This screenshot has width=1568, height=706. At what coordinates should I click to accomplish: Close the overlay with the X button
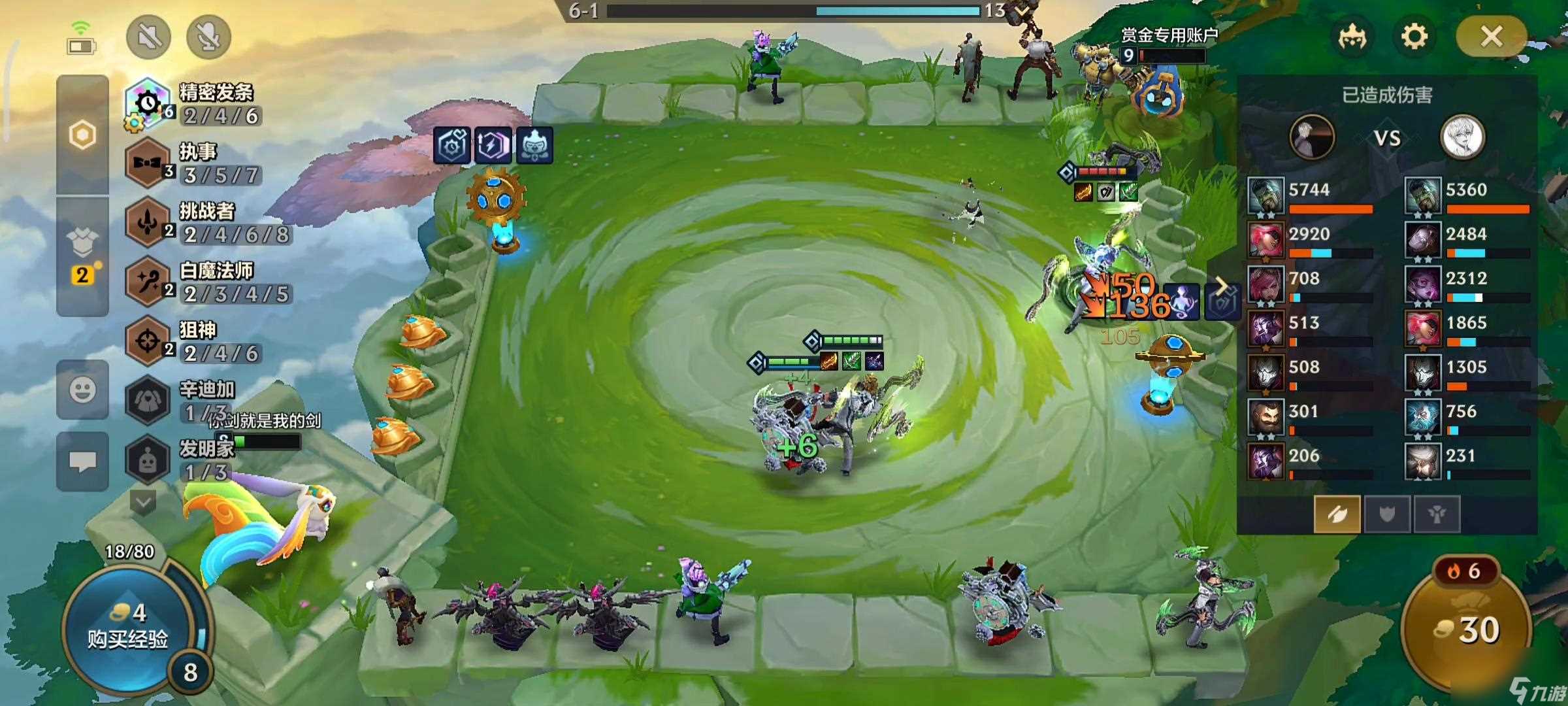click(x=1492, y=37)
